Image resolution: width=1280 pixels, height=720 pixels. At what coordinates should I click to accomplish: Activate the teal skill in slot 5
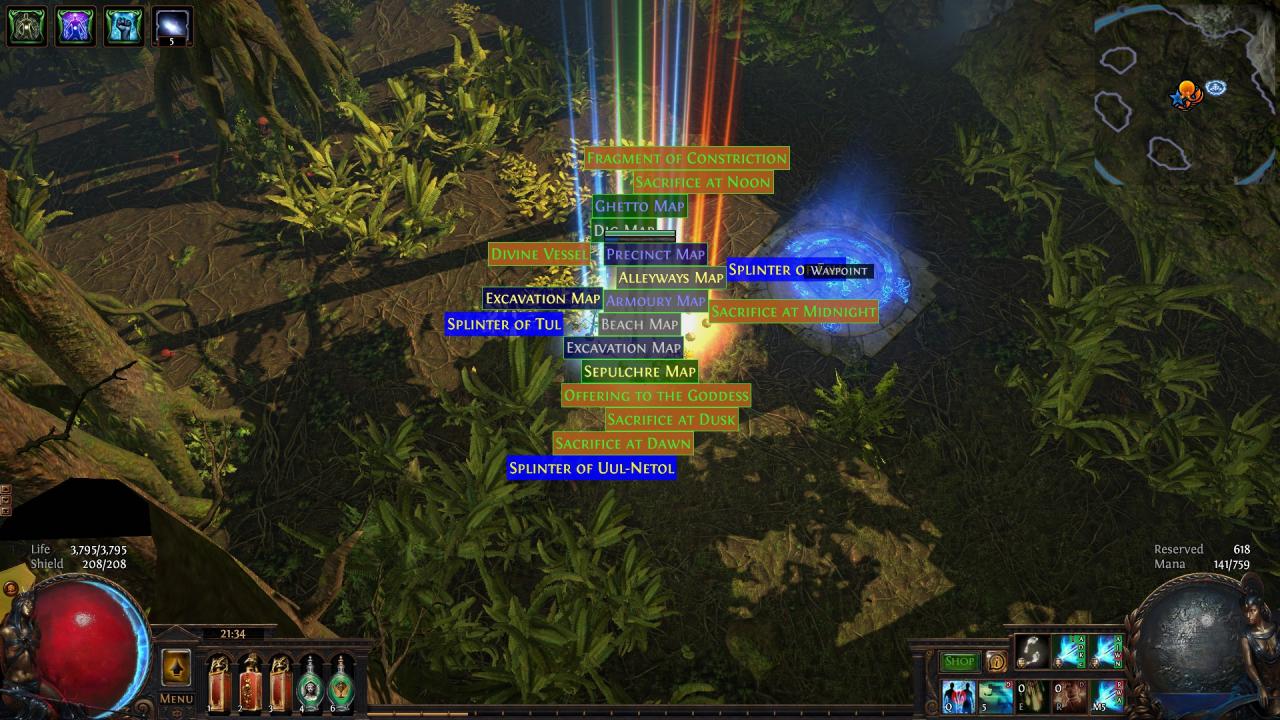click(x=995, y=696)
